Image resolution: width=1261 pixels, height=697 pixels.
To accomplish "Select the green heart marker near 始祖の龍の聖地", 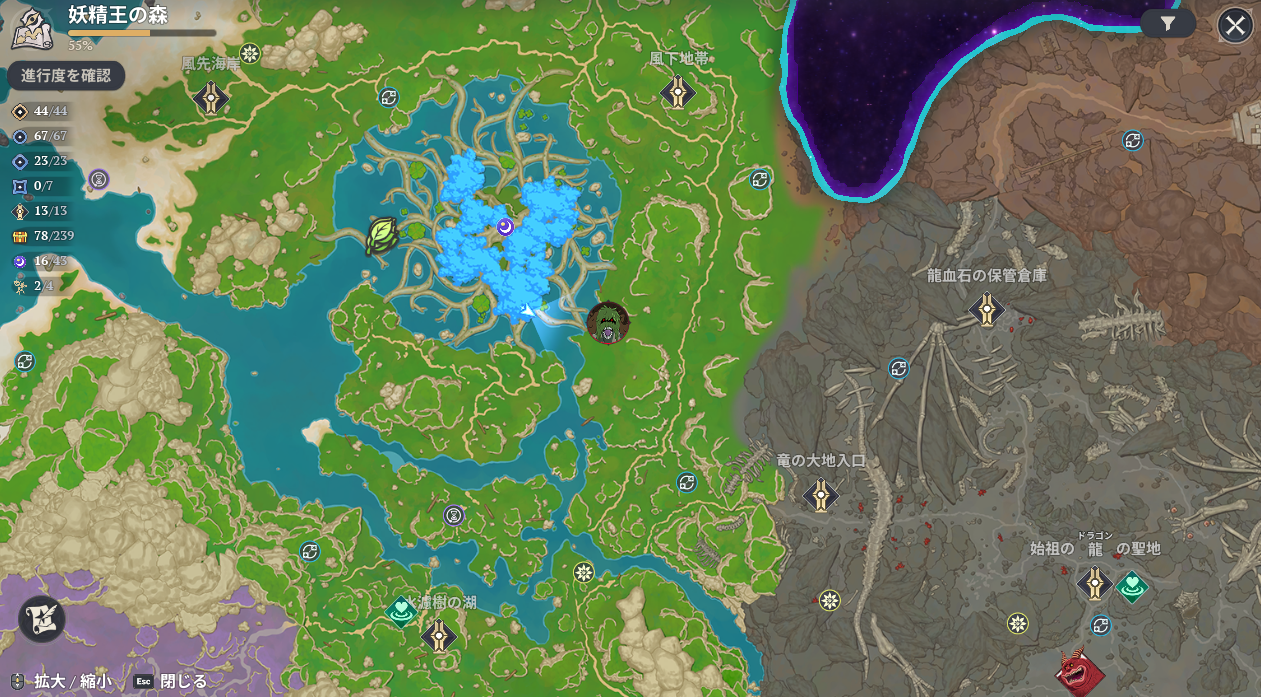I will (x=1132, y=586).
